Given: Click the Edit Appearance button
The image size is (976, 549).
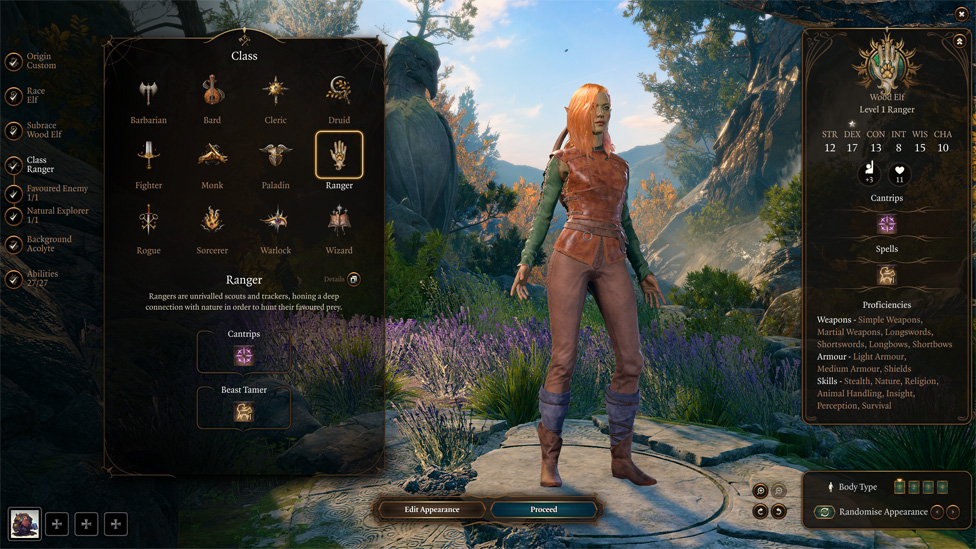Looking at the screenshot, I should (x=432, y=510).
